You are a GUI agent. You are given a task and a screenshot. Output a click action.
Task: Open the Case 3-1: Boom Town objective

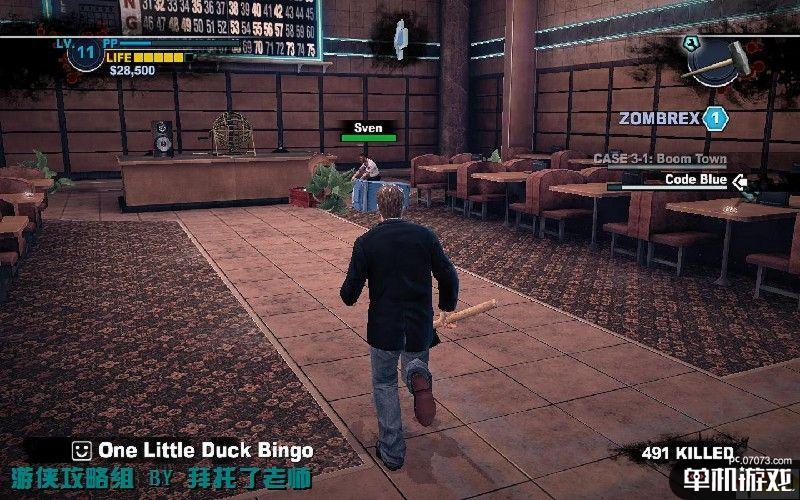pos(659,159)
